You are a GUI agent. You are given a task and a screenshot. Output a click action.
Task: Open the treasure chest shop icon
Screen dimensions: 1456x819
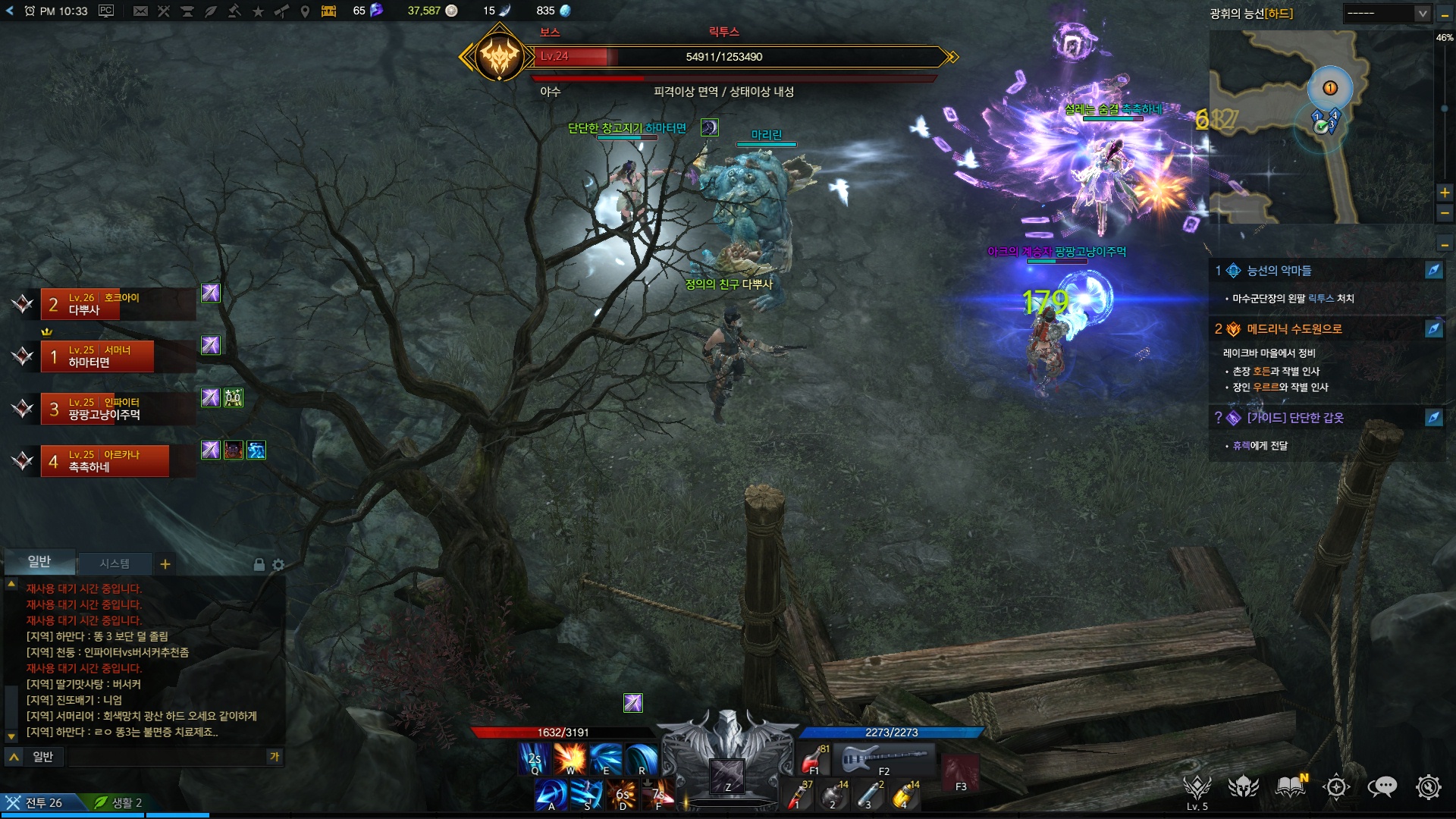point(328,11)
